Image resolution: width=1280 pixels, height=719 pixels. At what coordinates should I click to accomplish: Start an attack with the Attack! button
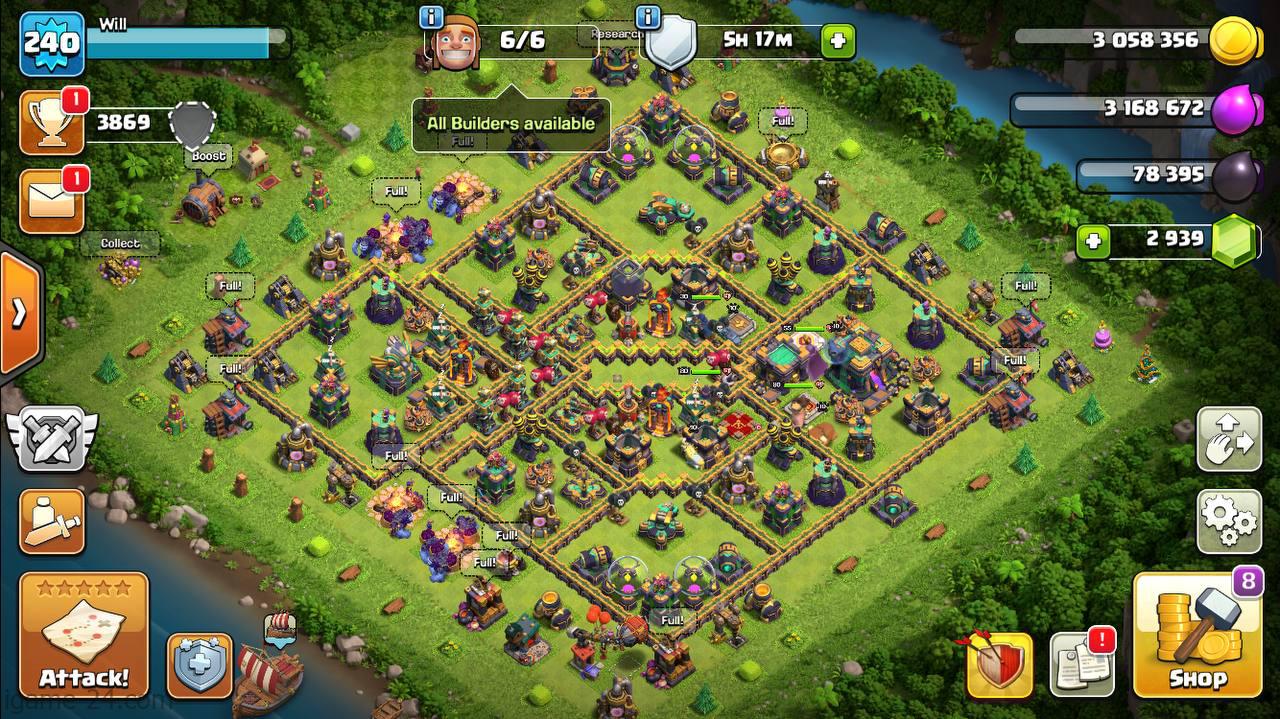(x=84, y=634)
